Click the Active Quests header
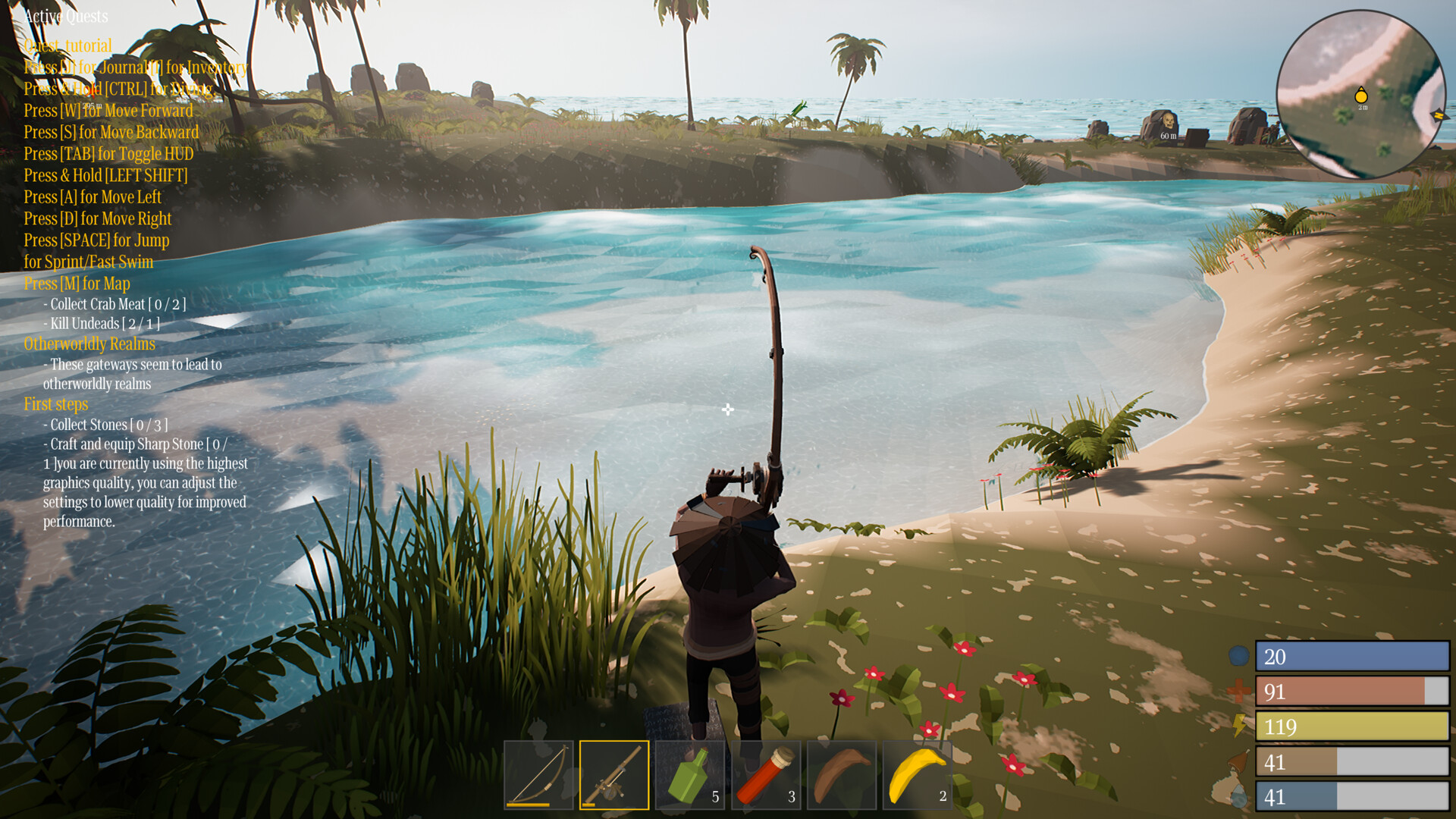 [x=65, y=16]
